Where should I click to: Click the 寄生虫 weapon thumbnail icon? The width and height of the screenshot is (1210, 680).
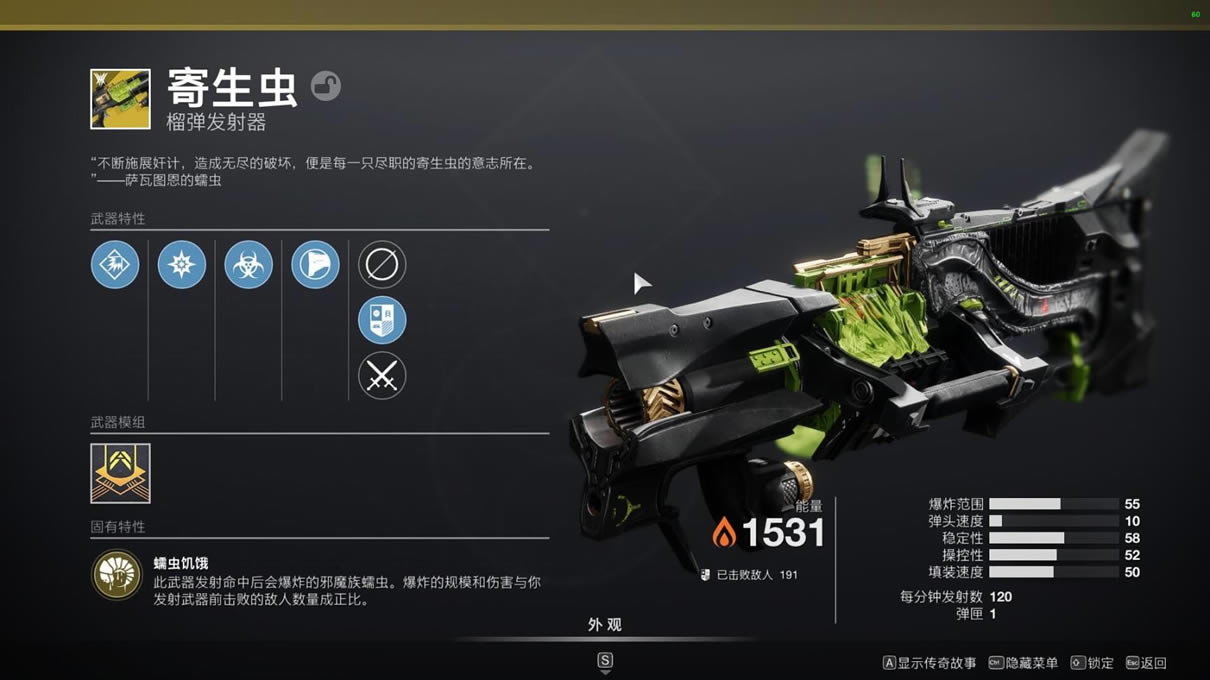click(x=120, y=99)
